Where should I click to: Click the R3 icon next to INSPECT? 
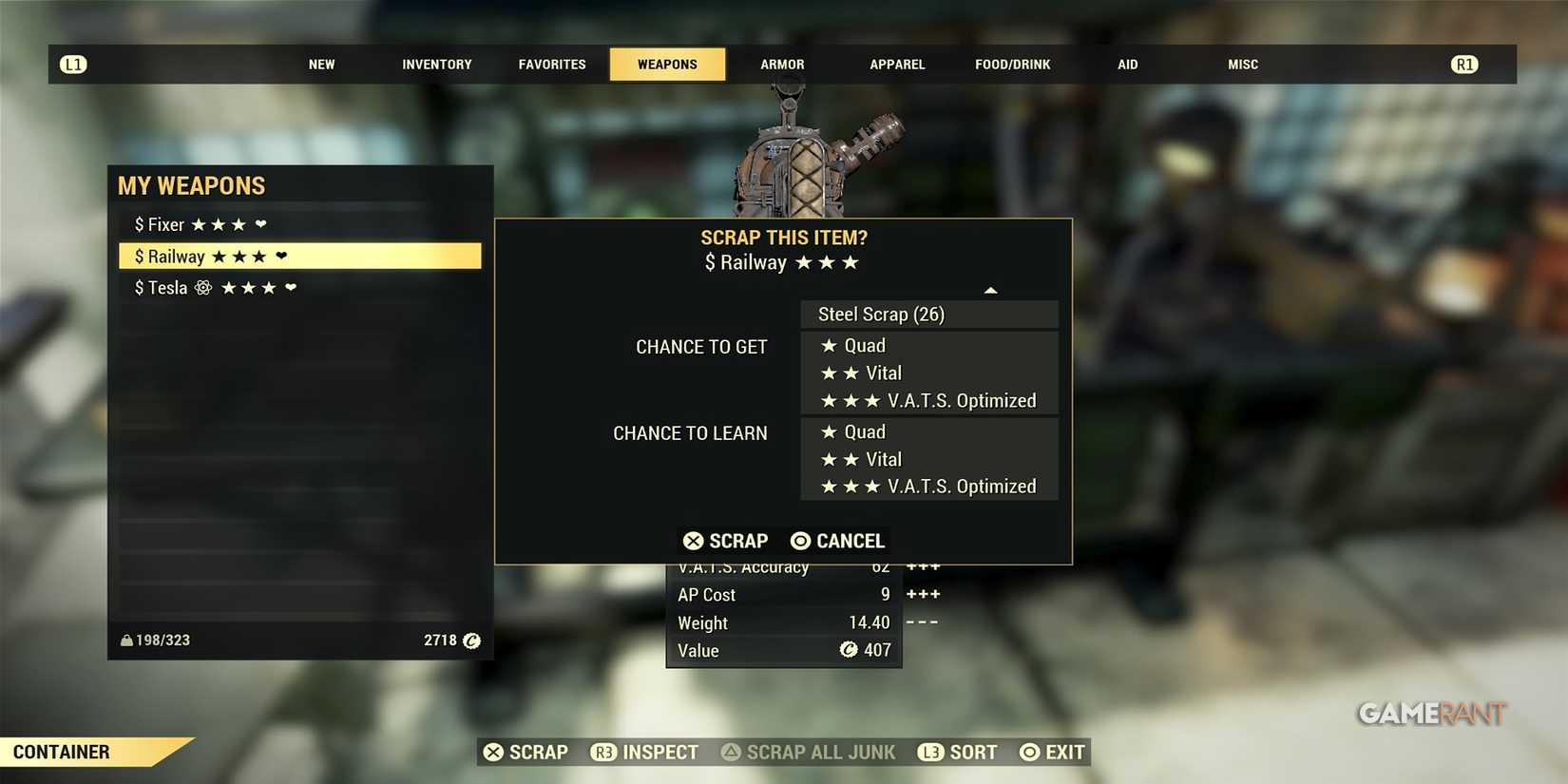pos(603,752)
